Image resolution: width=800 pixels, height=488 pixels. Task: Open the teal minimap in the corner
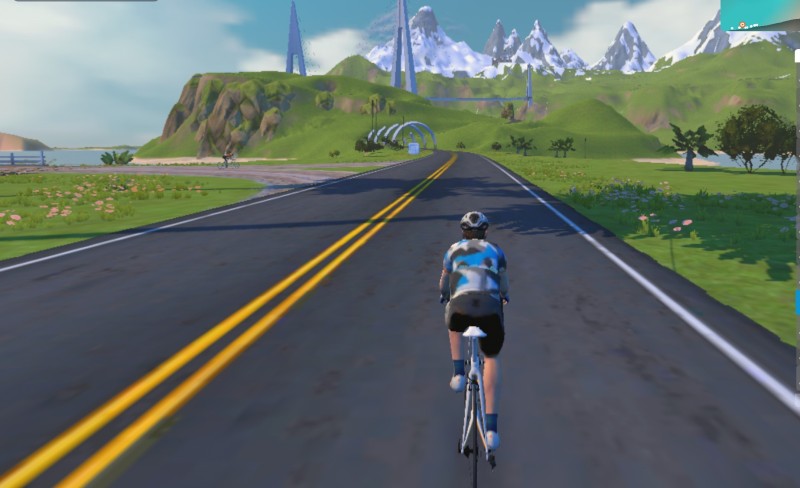click(760, 14)
